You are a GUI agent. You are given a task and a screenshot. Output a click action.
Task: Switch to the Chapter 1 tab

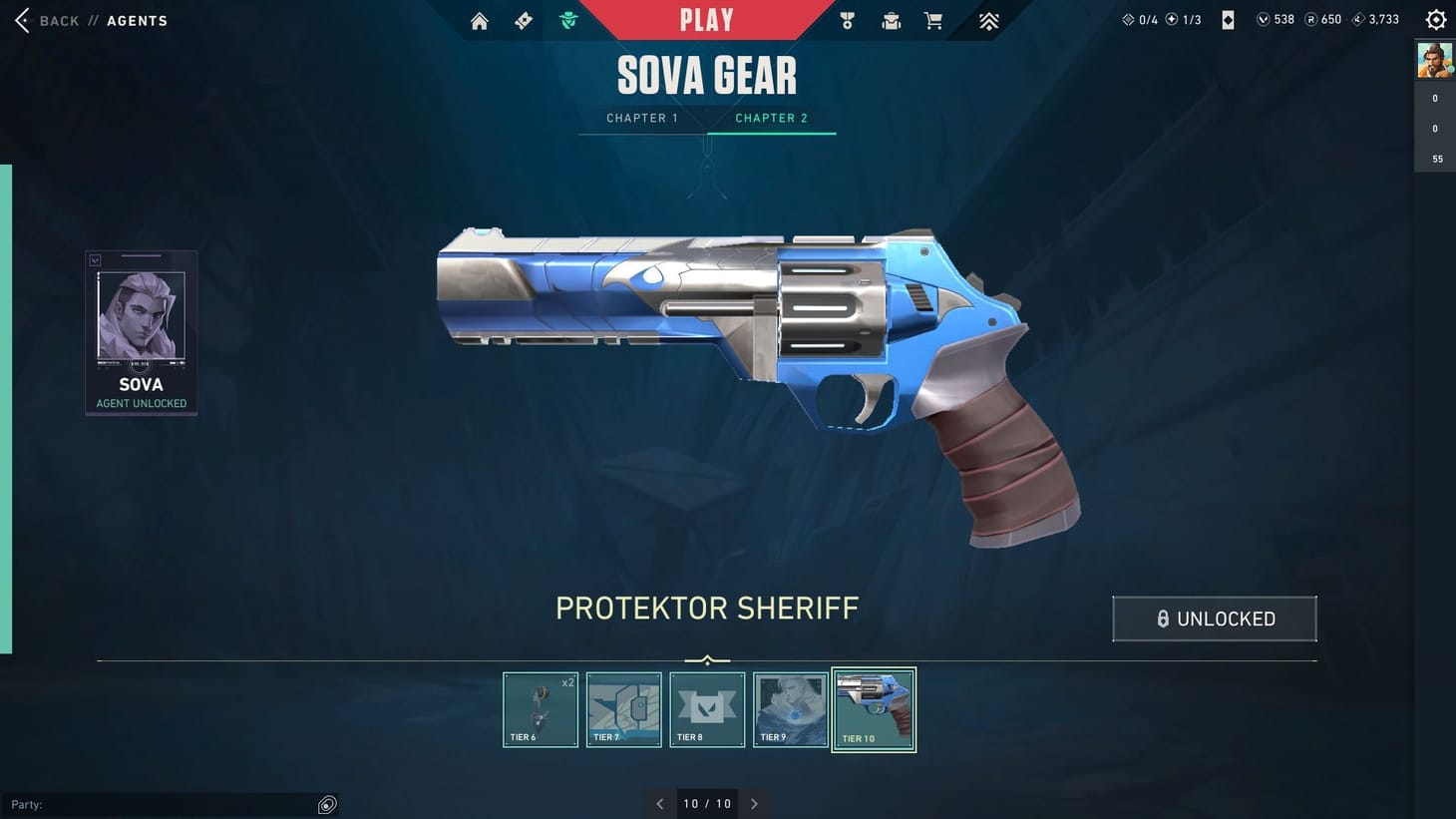(641, 118)
